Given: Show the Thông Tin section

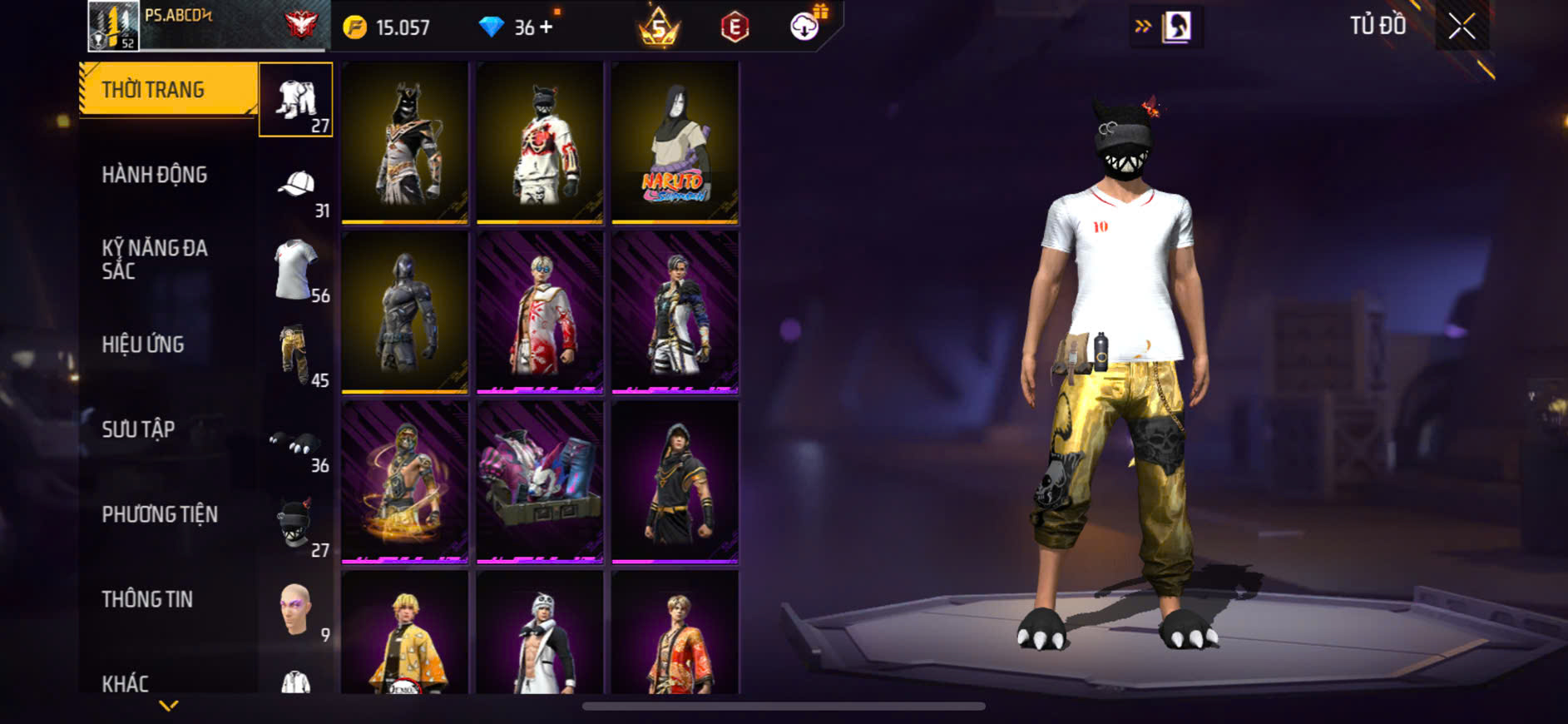Looking at the screenshot, I should 147,599.
